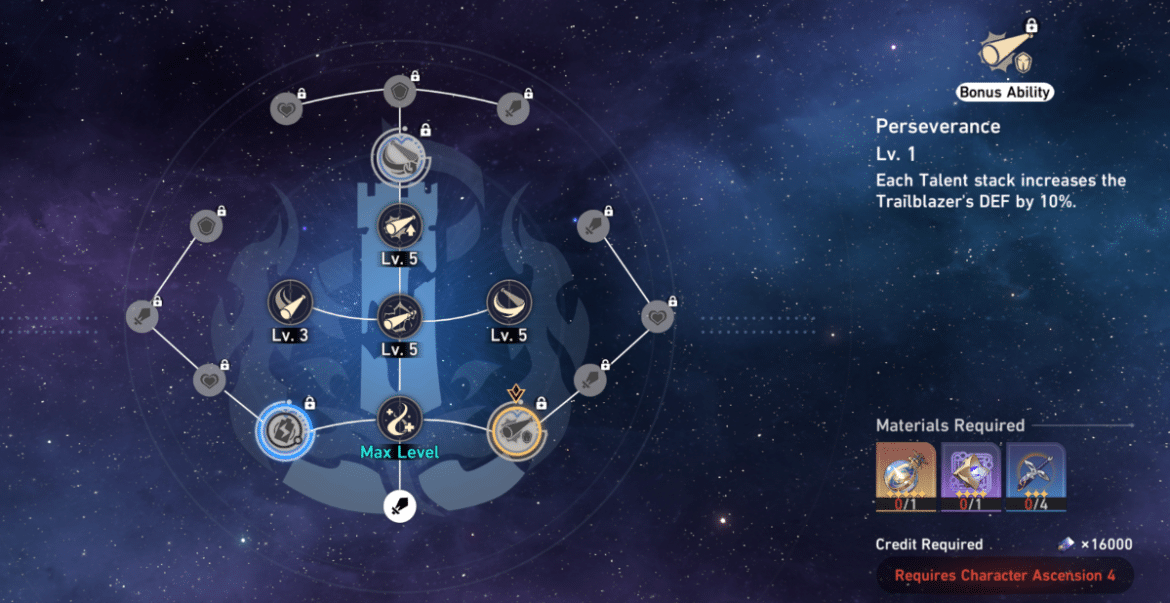
Task: View the purple four-star material 0/1
Action: 971,476
